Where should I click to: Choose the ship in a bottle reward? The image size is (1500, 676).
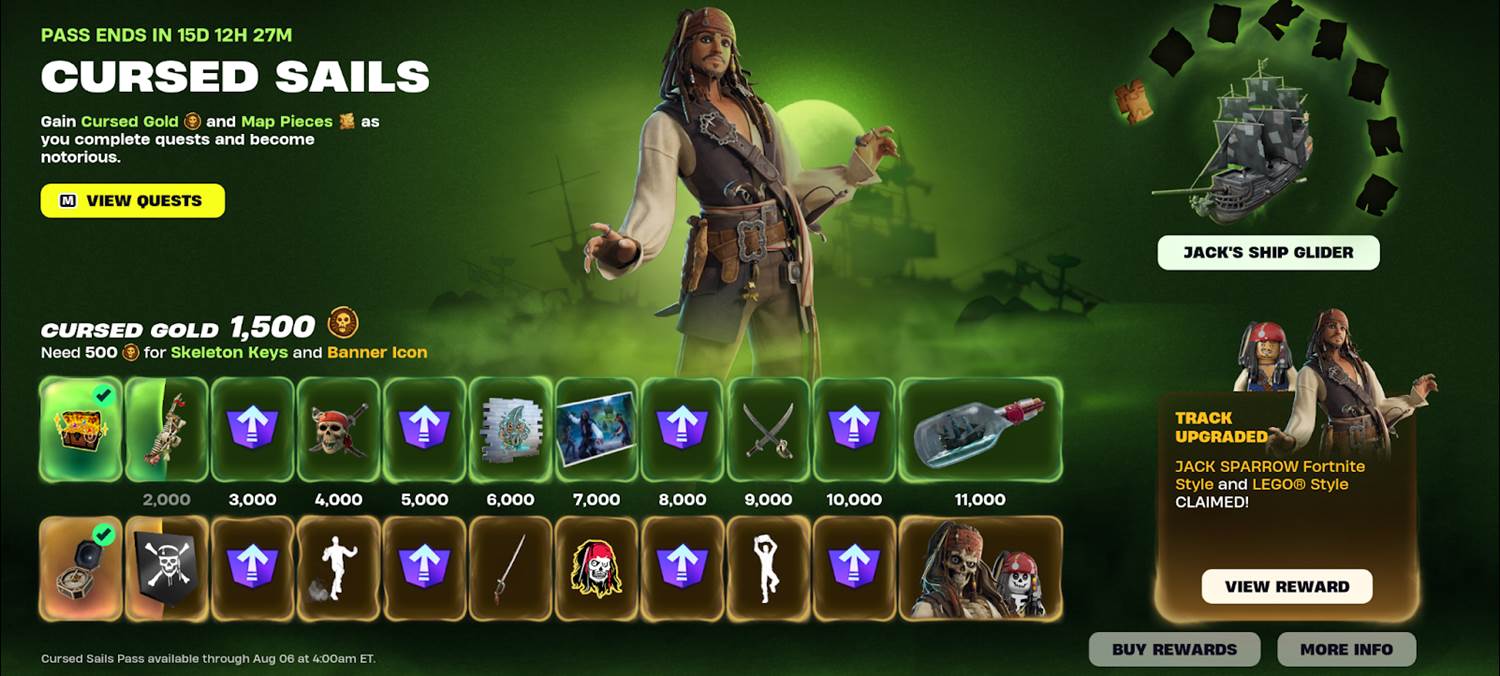[980, 429]
